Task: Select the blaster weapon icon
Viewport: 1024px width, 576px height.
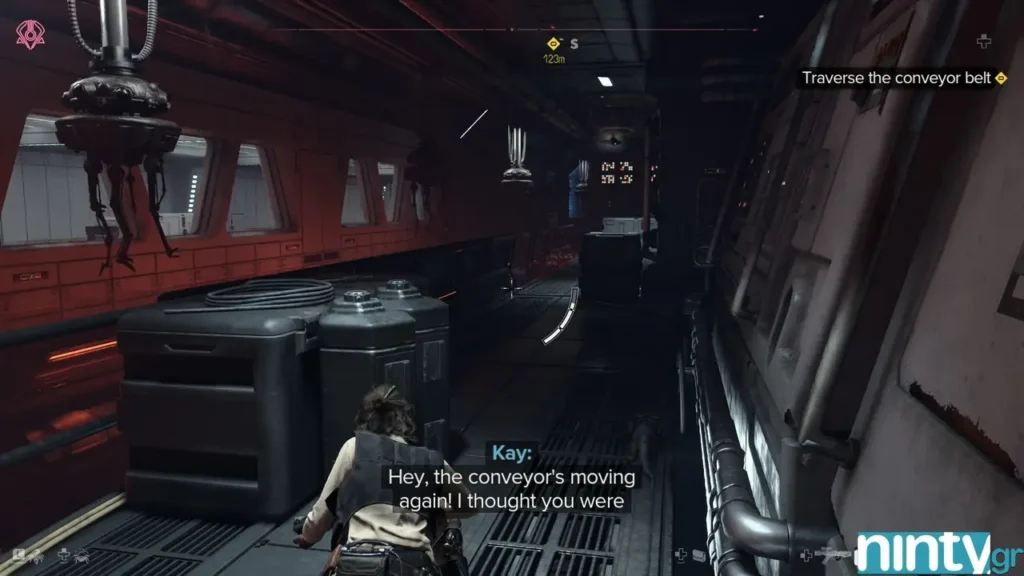Action: click(833, 554)
